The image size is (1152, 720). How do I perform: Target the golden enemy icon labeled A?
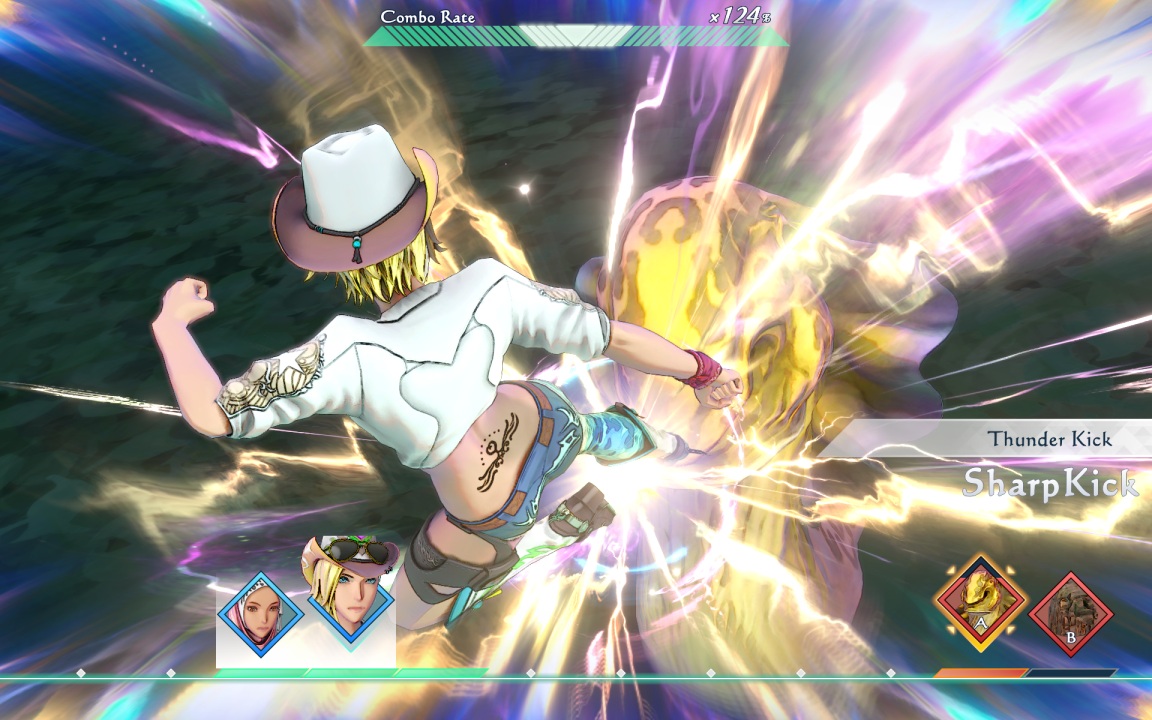point(981,603)
